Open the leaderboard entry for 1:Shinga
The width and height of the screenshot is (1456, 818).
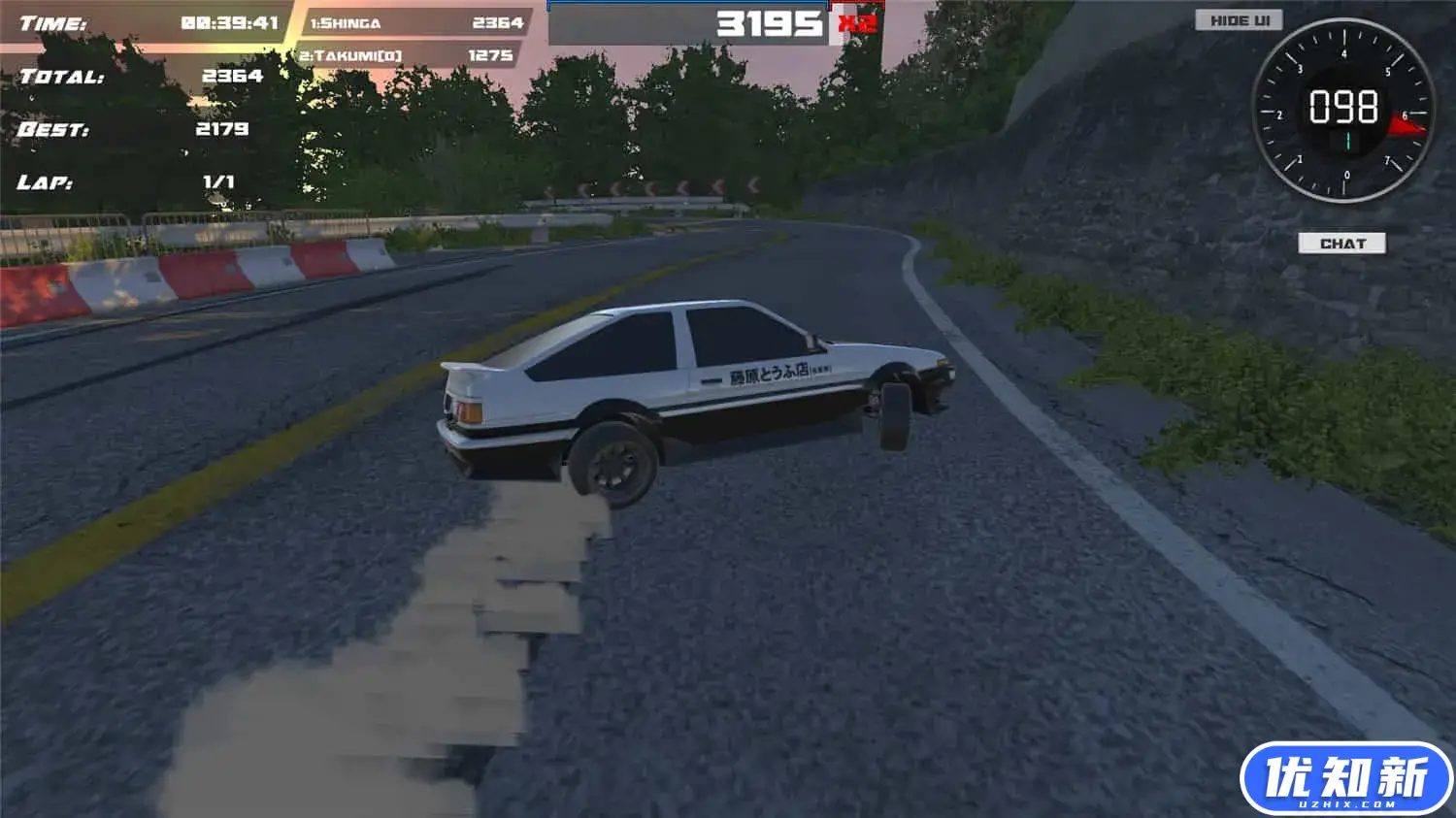tap(347, 21)
